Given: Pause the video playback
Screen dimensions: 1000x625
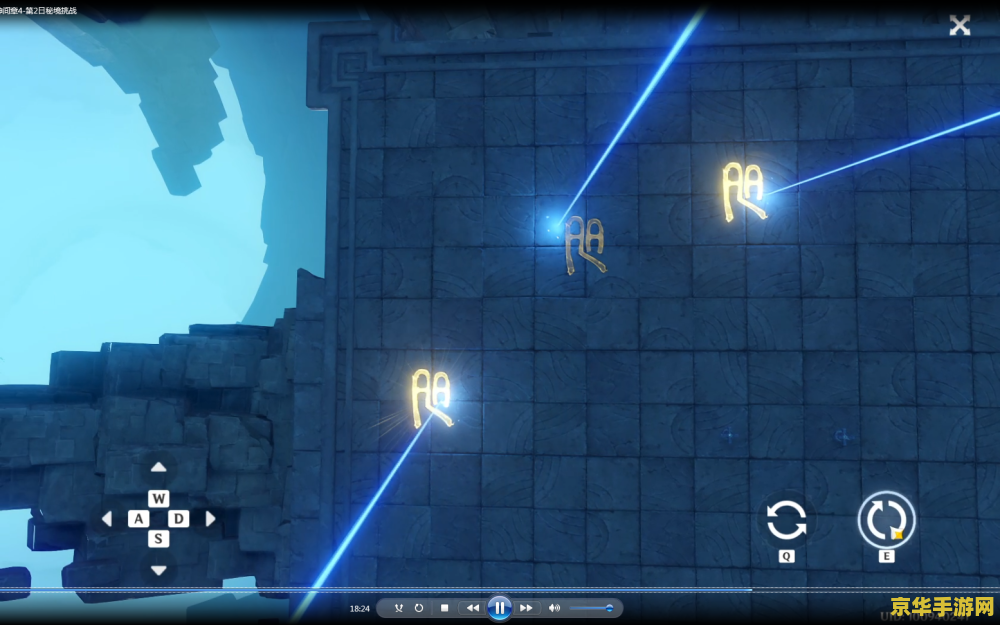Looking at the screenshot, I should point(499,608).
